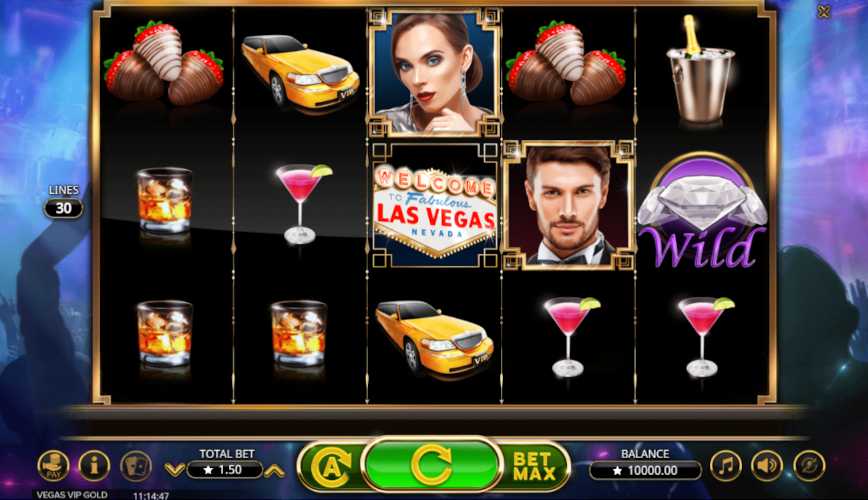The width and height of the screenshot is (868, 500).
Task: Decrease the total bet
Action: pyautogui.click(x=174, y=469)
